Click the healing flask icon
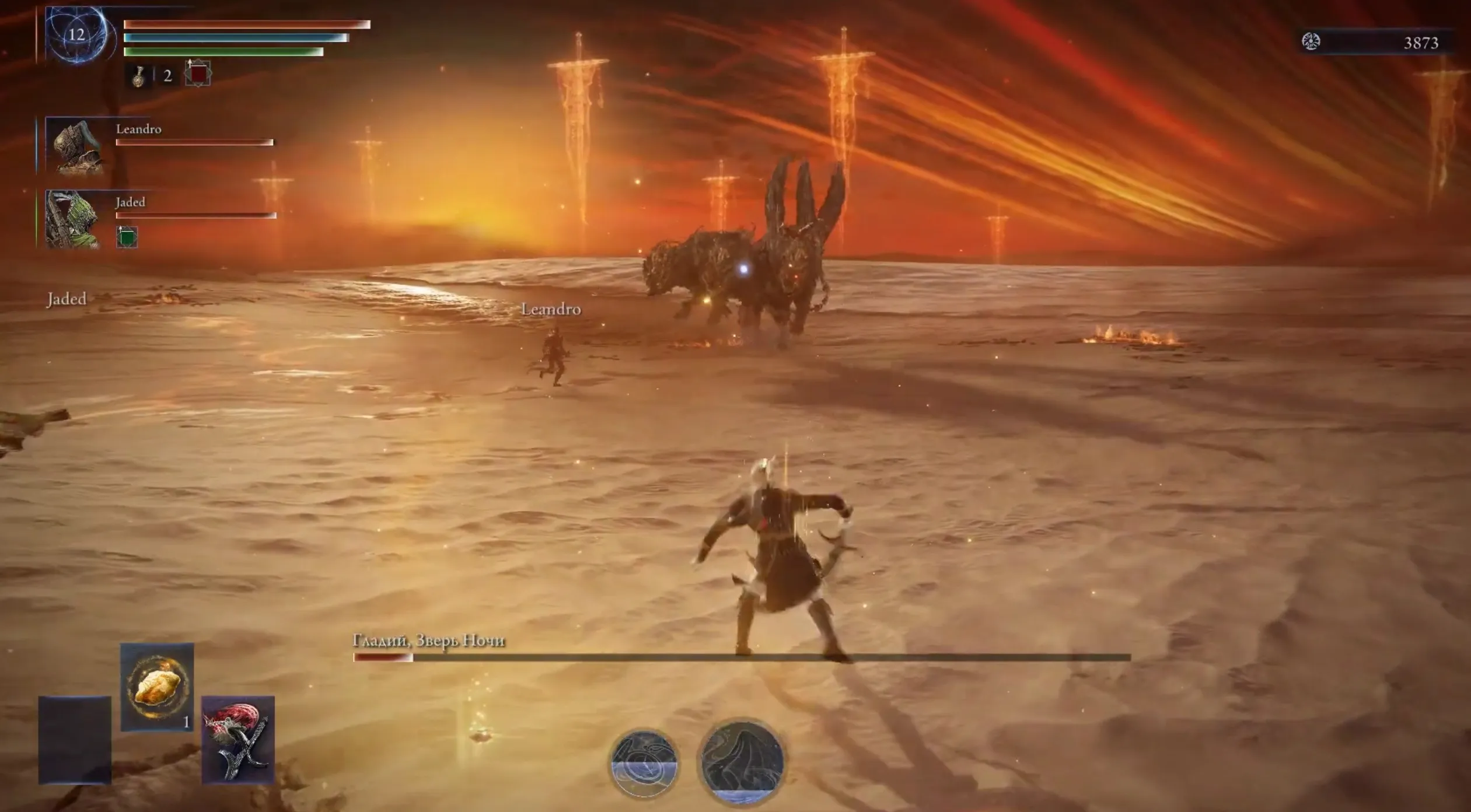1471x812 pixels. (x=138, y=76)
